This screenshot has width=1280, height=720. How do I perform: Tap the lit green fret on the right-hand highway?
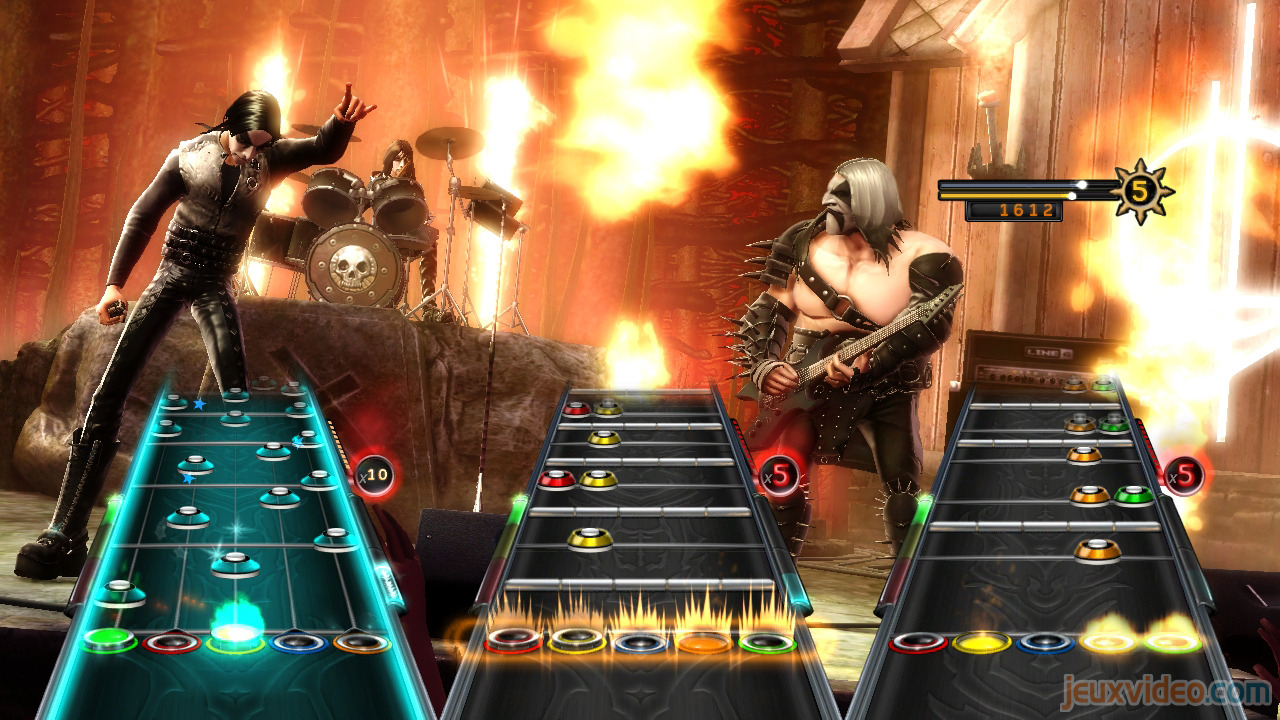point(1172,641)
